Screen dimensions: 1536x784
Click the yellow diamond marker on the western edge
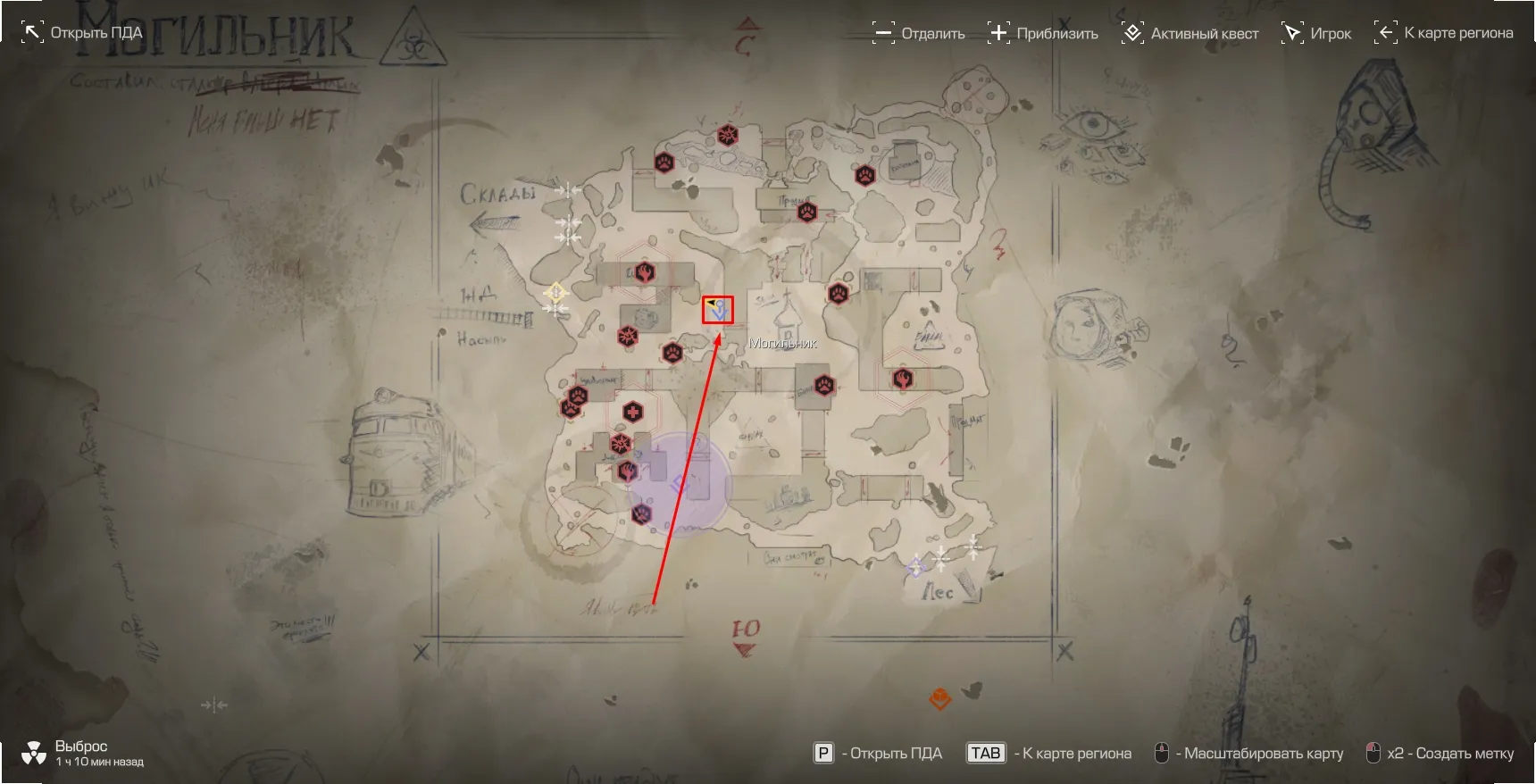(x=555, y=292)
